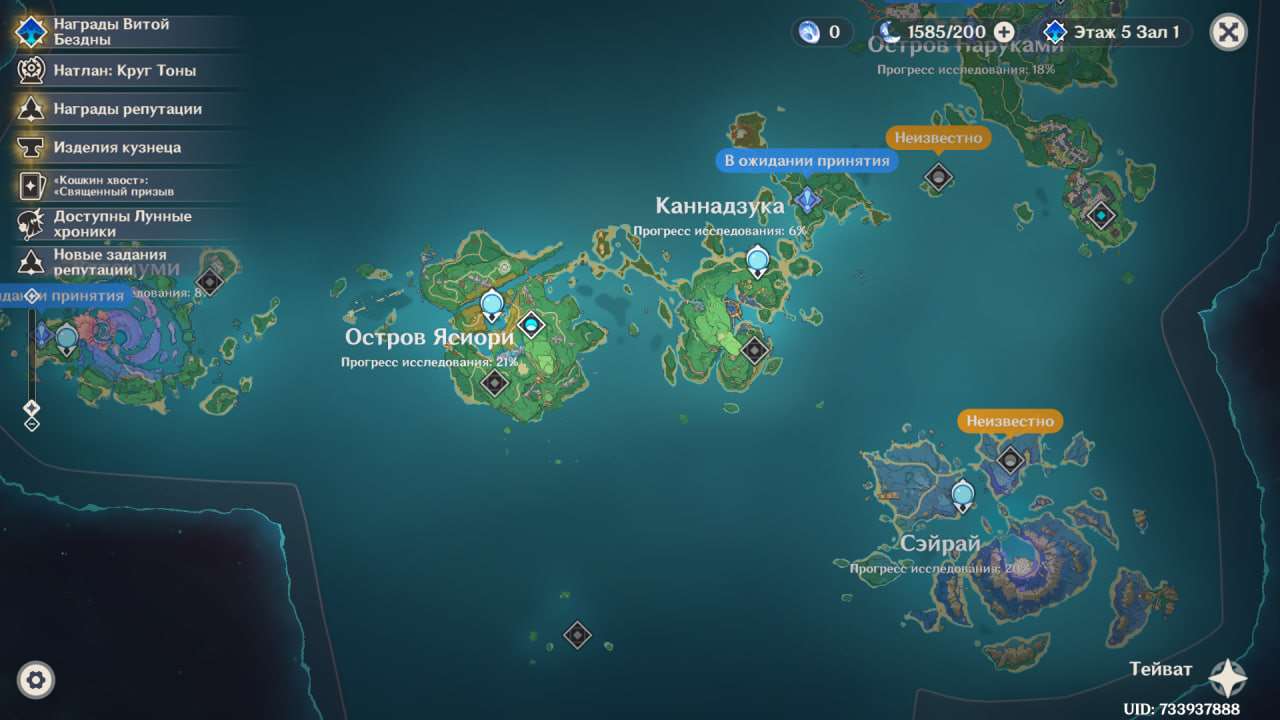The width and height of the screenshot is (1280, 720).
Task: Switch region using the Тейват star button
Action: pos(1227,678)
